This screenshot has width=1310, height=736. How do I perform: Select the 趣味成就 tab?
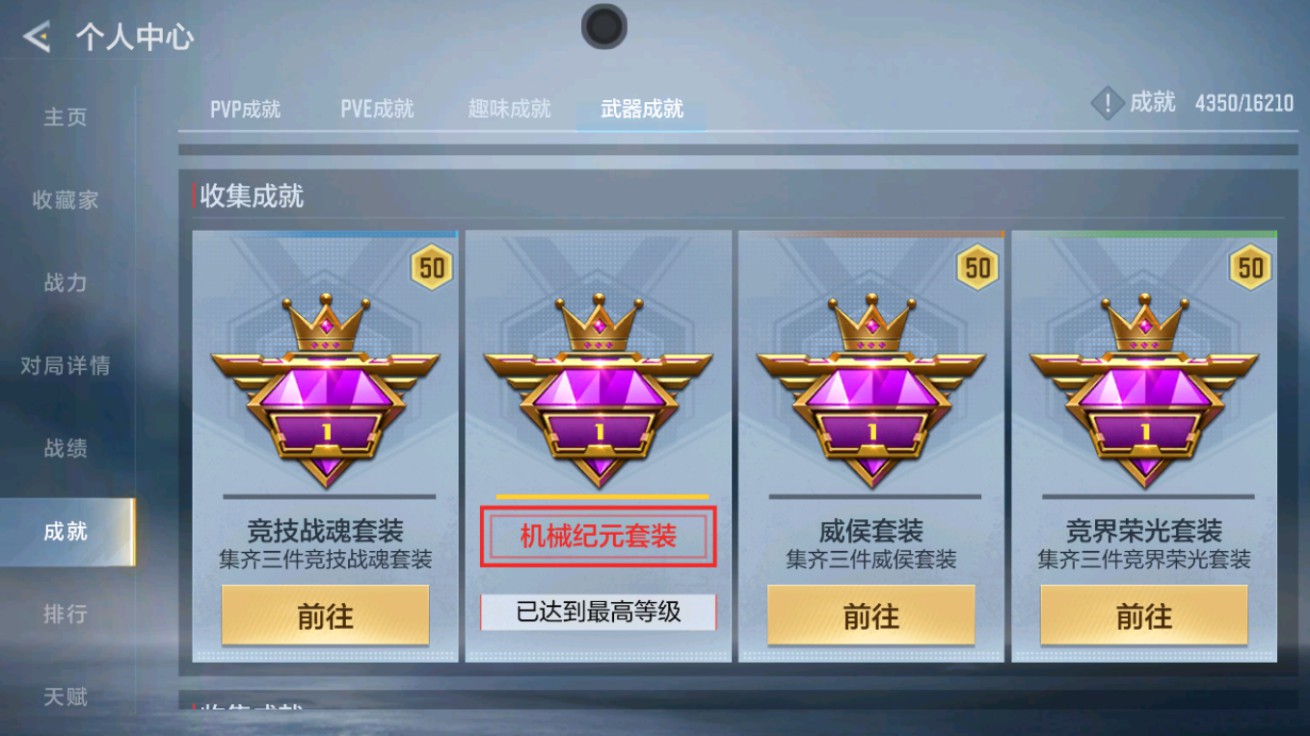point(506,111)
